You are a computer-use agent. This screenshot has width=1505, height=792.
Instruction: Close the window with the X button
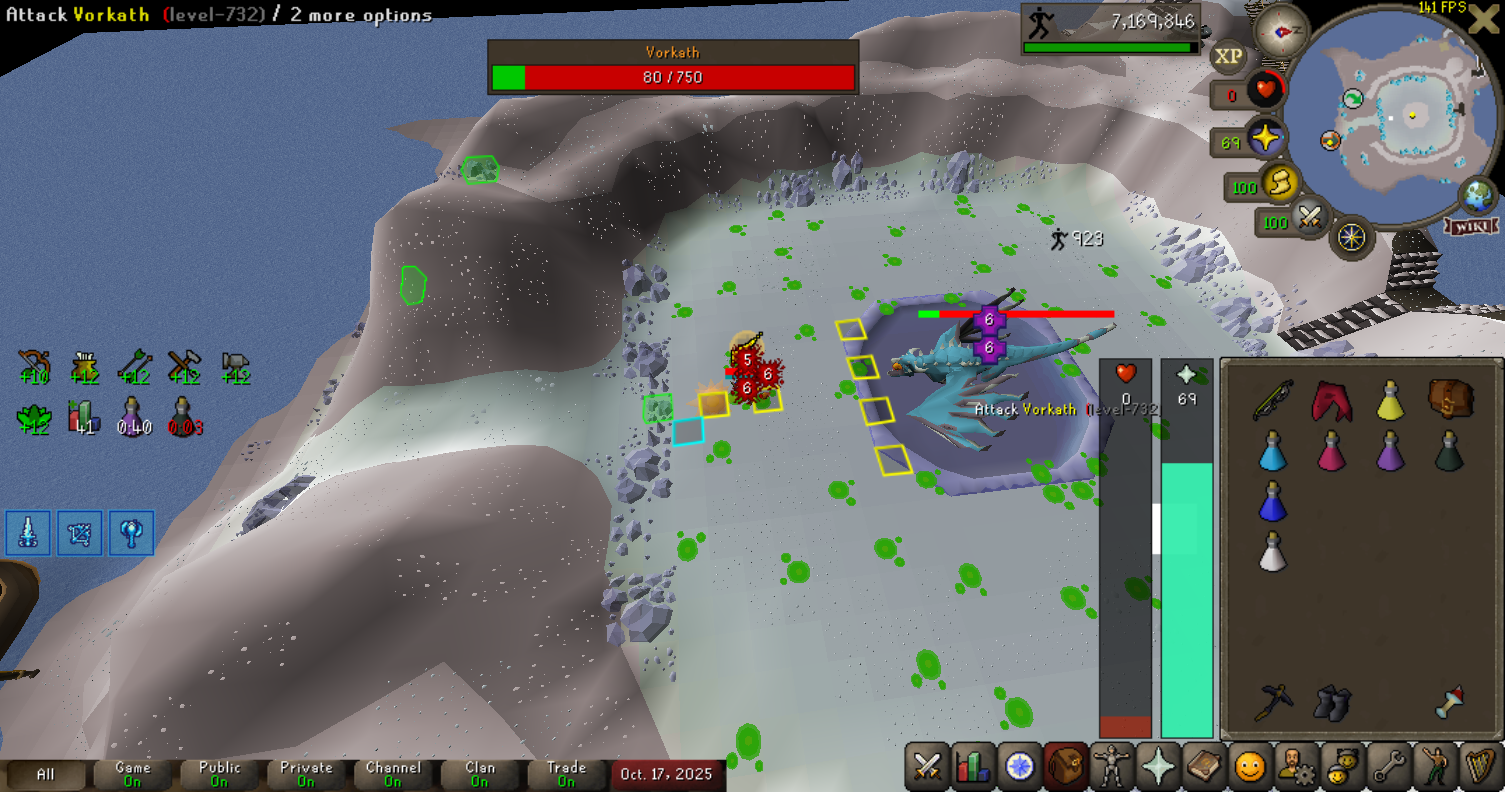pos(1486,20)
